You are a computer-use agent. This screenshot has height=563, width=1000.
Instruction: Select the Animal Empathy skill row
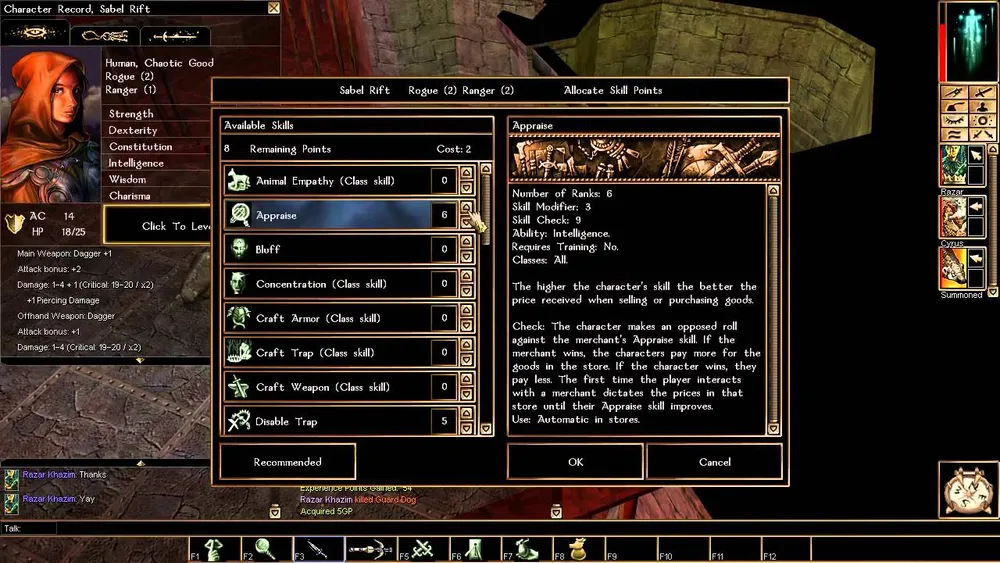[327, 181]
